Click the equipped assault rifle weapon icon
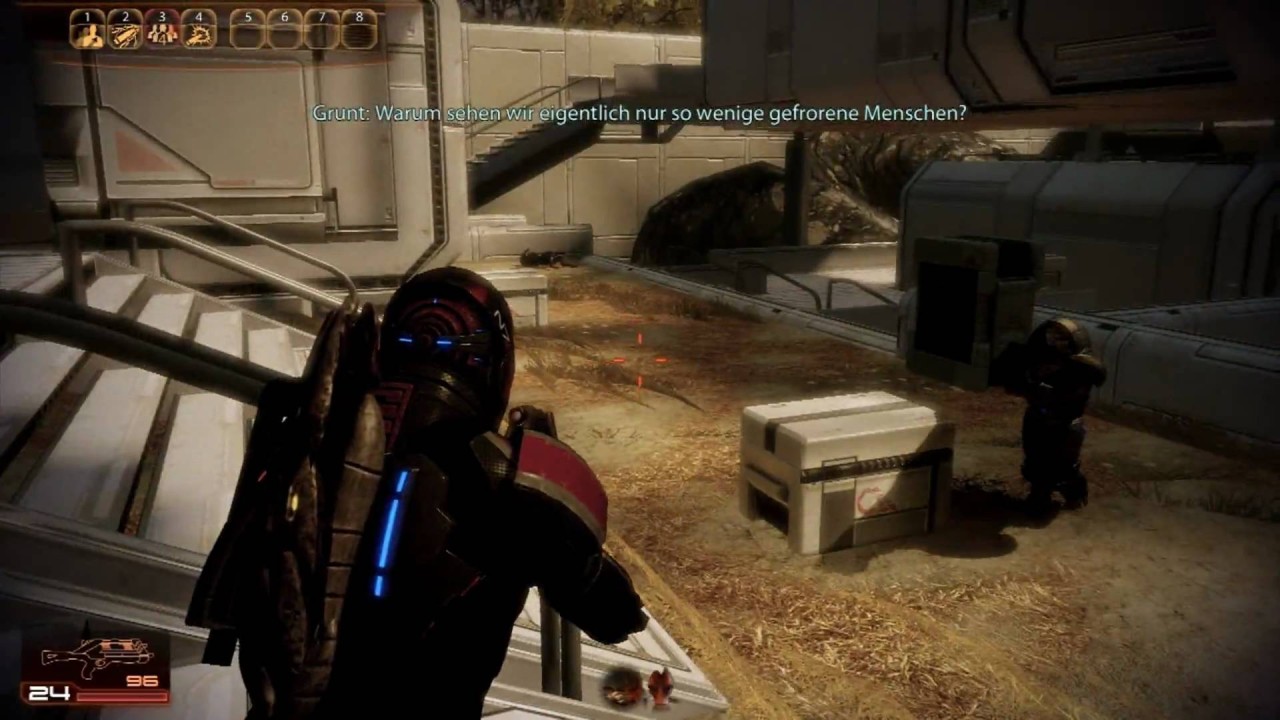Screen dimensions: 1280x720 (98, 657)
